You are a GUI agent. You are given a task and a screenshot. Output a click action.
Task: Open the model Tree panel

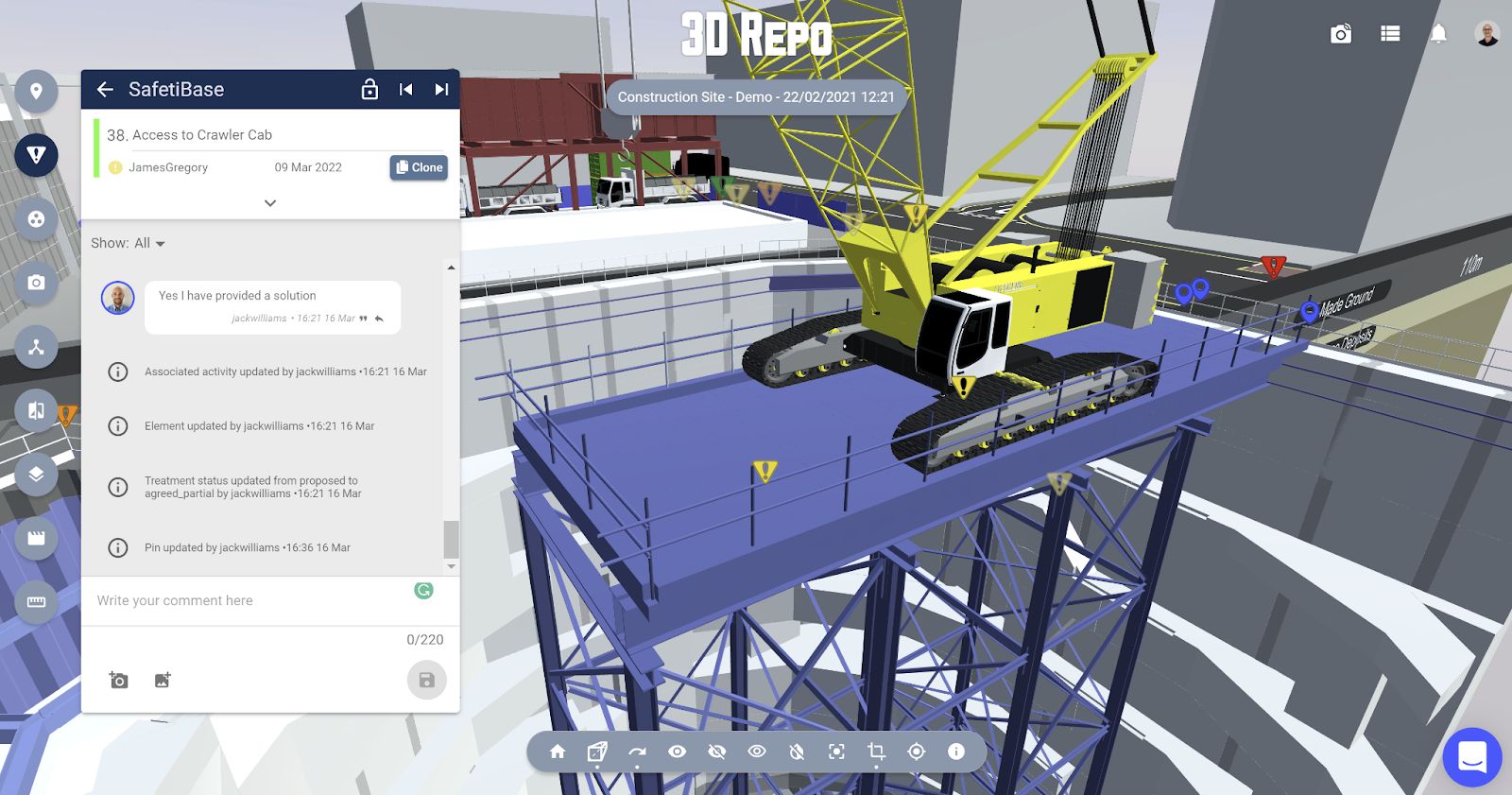pos(36,347)
